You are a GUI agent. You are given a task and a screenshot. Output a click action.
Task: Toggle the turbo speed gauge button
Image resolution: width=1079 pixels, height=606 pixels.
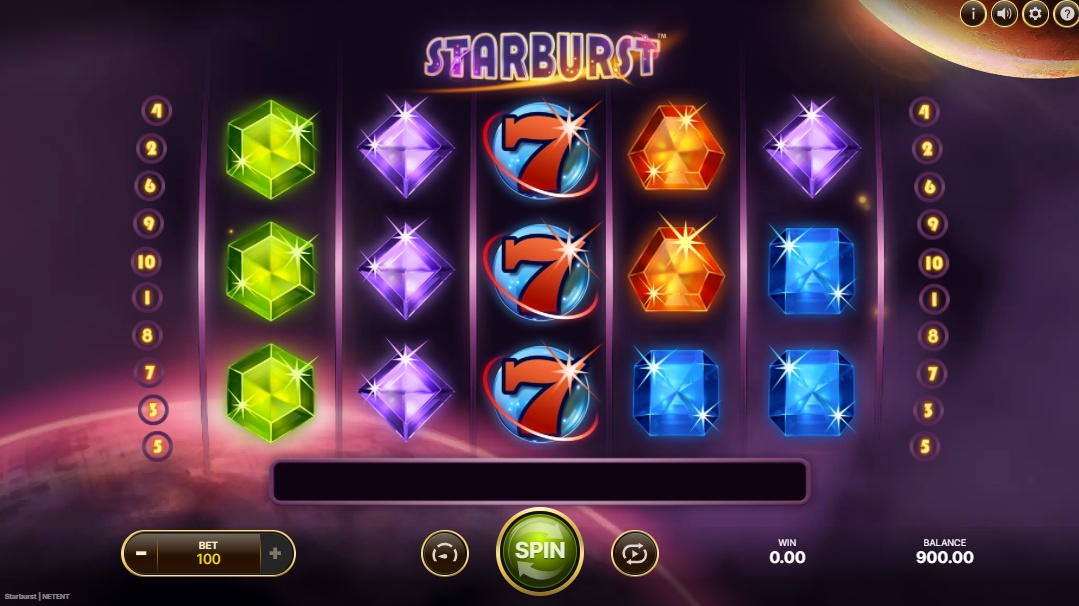coord(445,553)
